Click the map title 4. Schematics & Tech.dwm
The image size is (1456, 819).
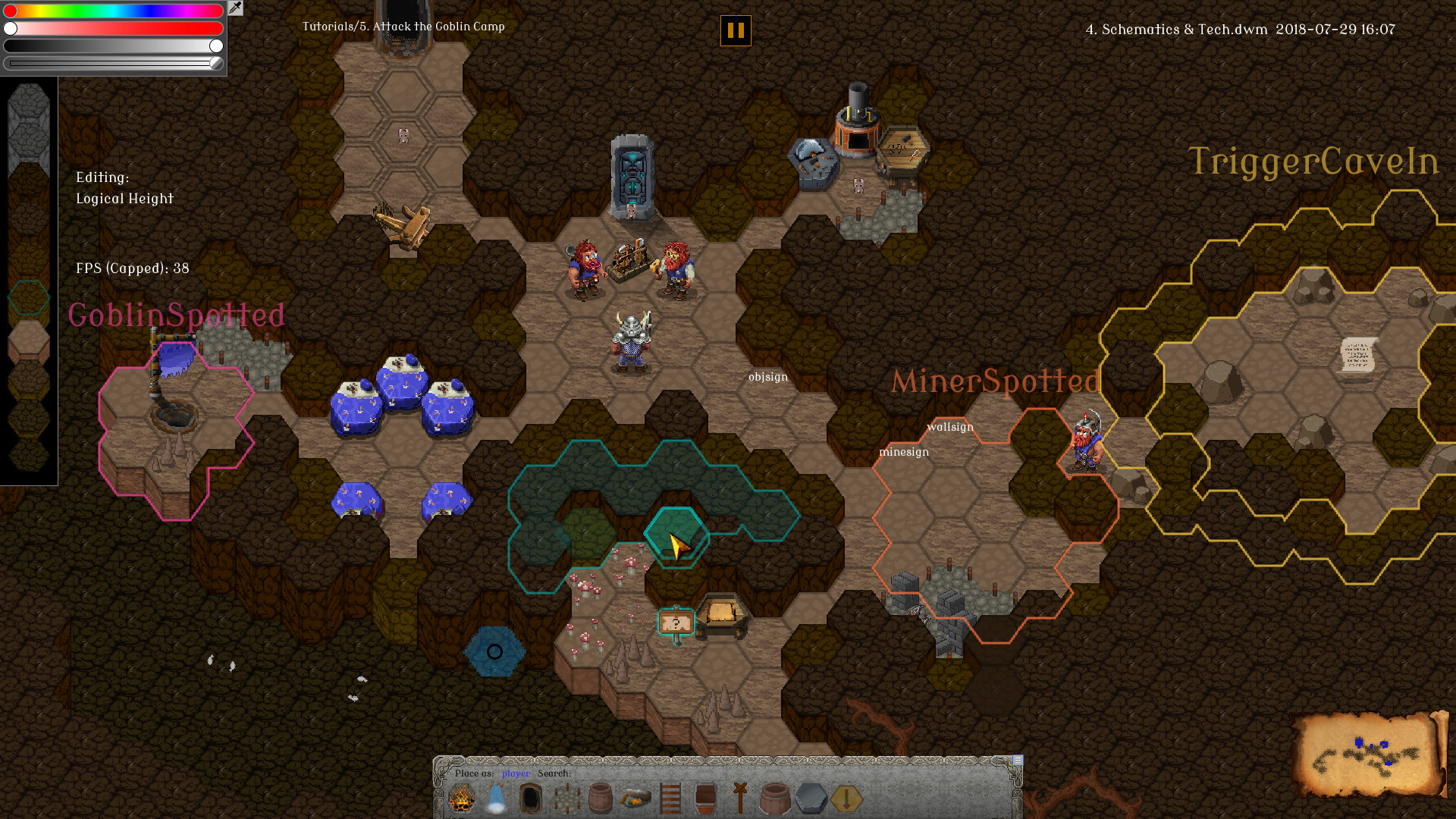pyautogui.click(x=1175, y=30)
